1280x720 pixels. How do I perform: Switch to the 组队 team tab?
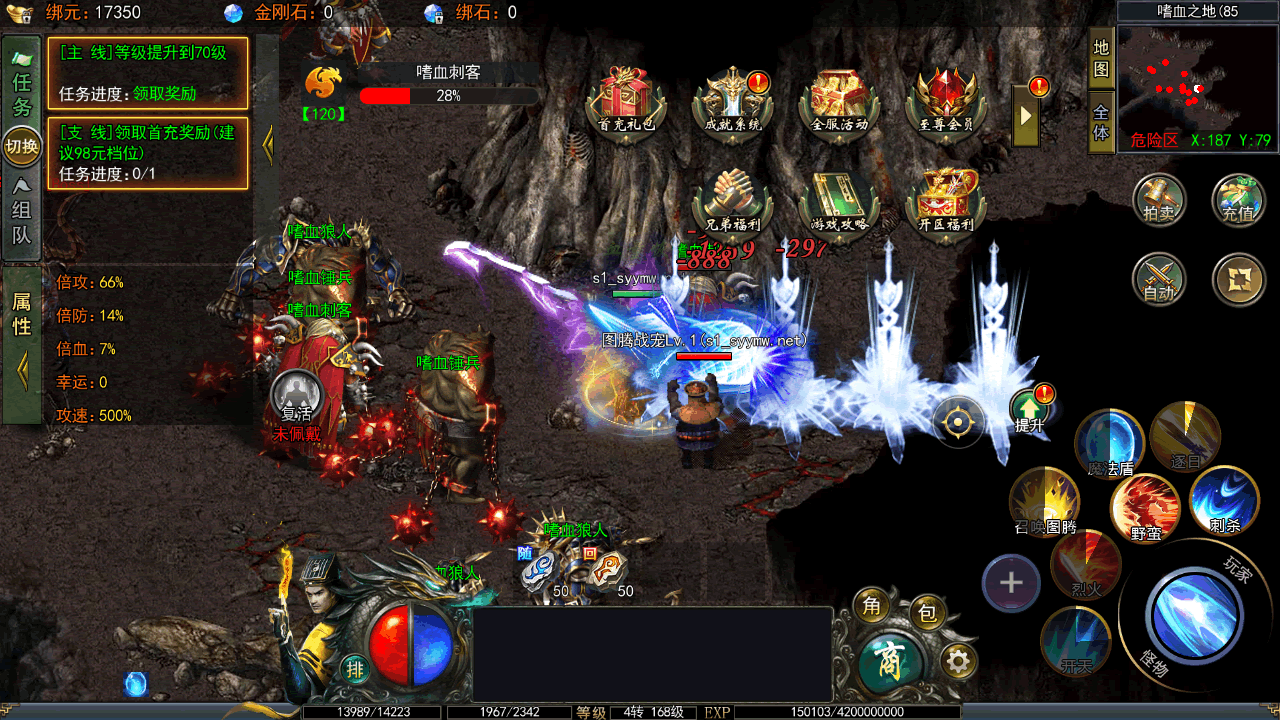pos(22,211)
